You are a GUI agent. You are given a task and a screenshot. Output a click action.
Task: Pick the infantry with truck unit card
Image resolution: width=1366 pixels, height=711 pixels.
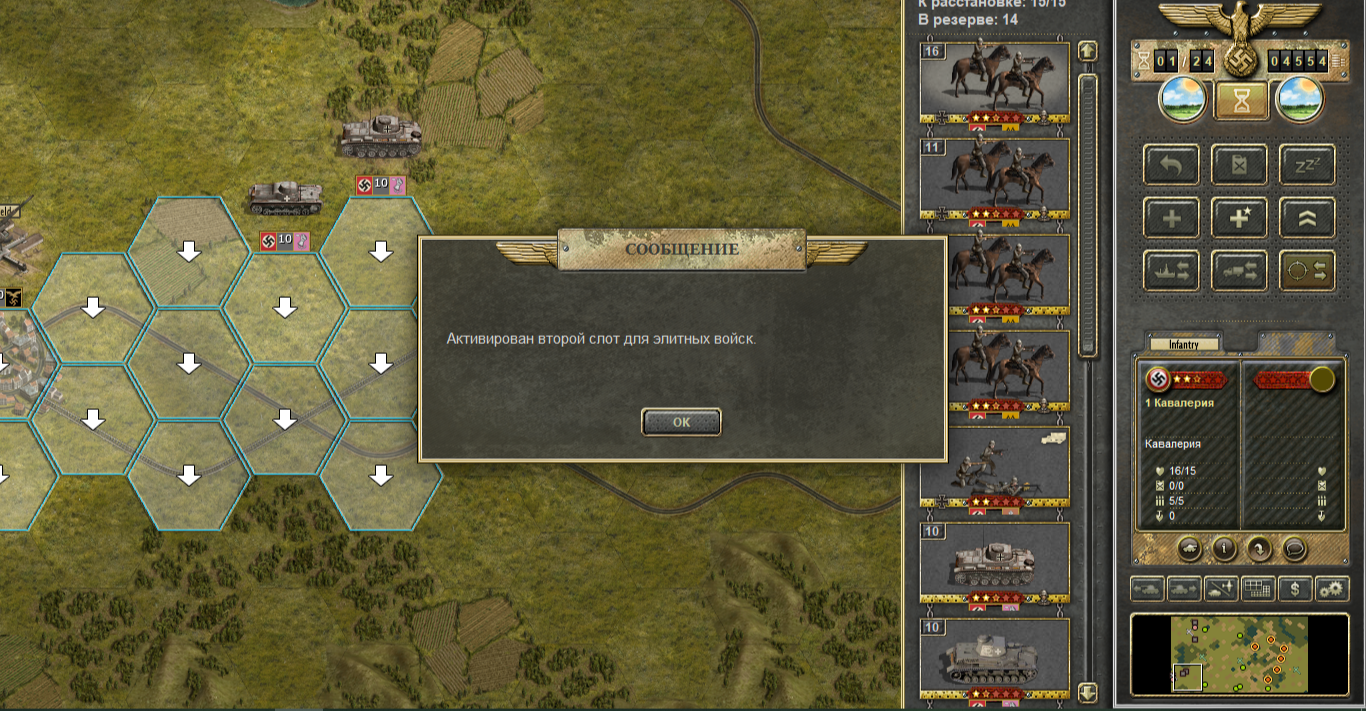tap(994, 468)
